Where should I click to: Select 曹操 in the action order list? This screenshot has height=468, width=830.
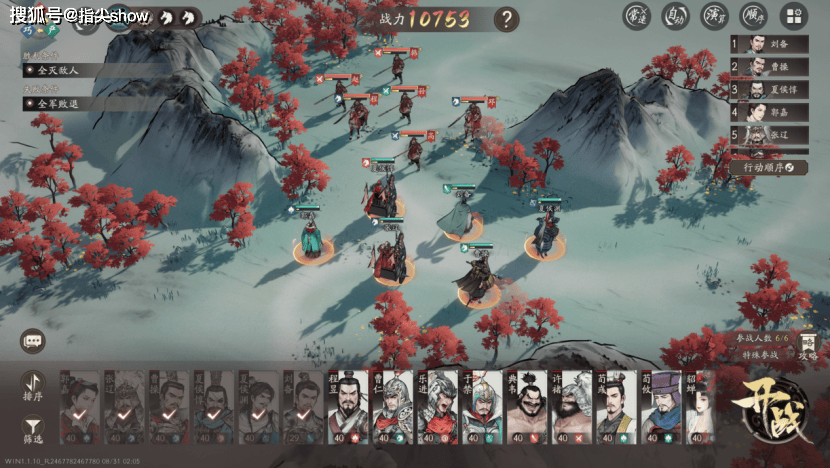pos(768,67)
